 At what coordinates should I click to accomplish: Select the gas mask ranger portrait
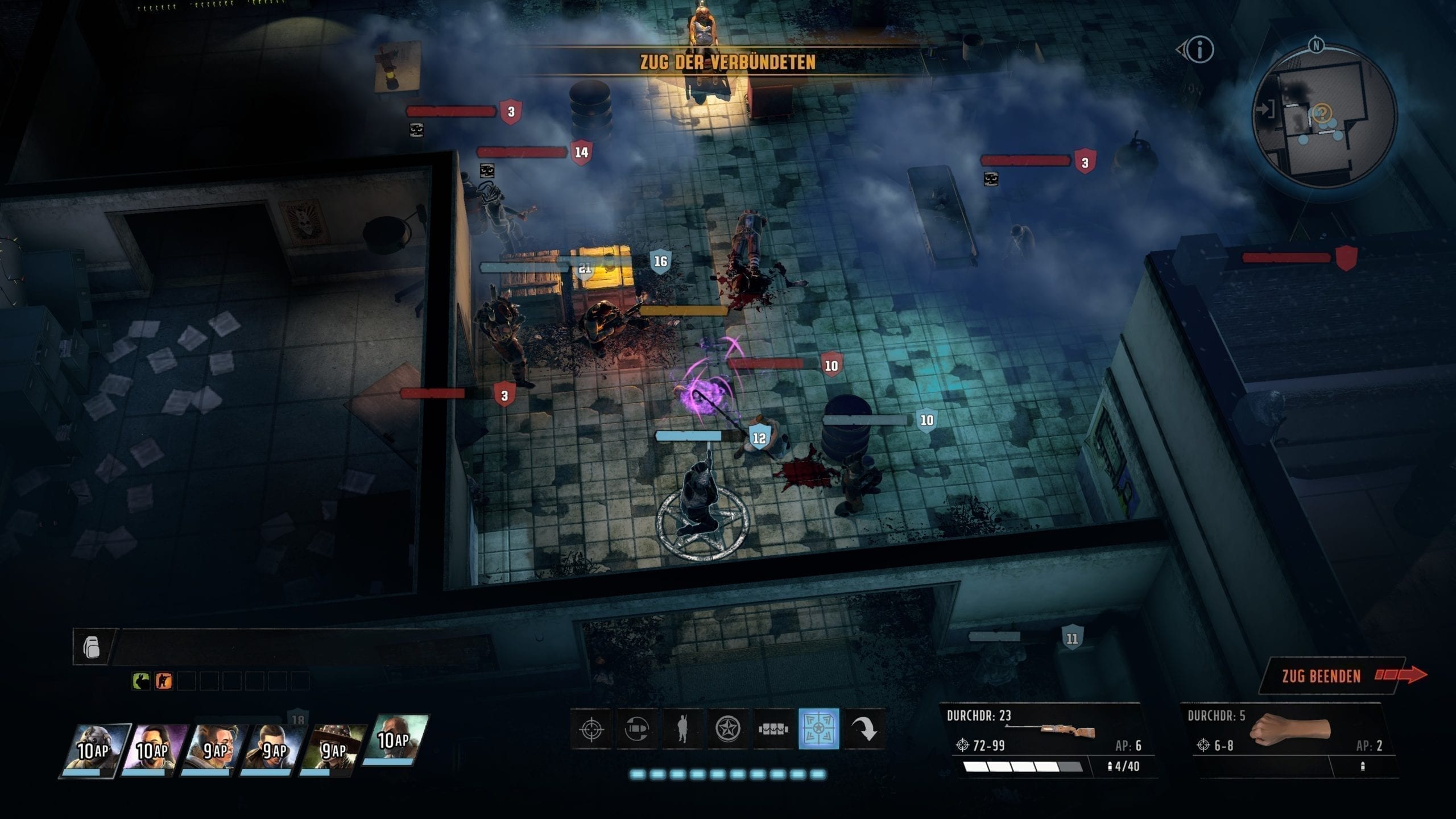[94, 750]
